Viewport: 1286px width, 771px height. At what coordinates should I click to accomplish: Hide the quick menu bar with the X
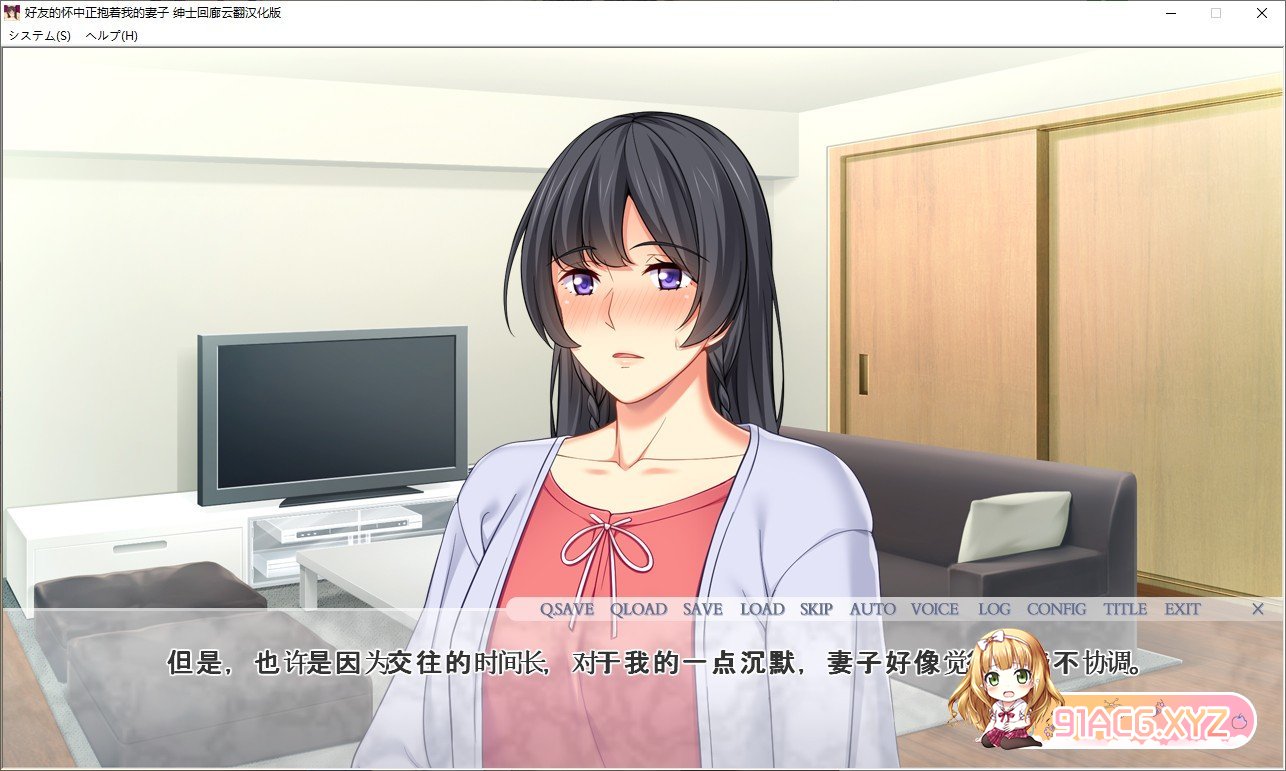click(1257, 609)
